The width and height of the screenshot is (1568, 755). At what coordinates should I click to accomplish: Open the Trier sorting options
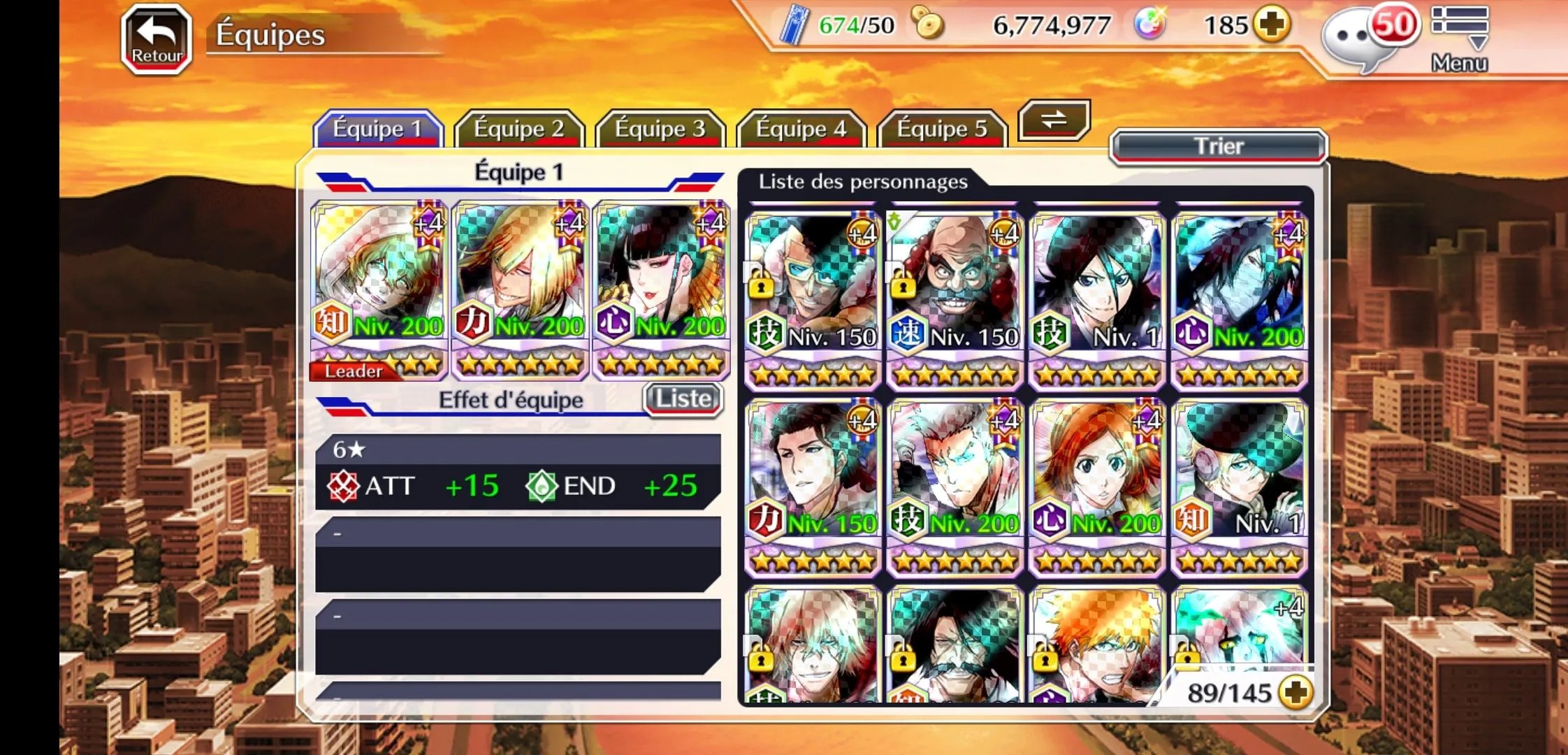[1219, 146]
